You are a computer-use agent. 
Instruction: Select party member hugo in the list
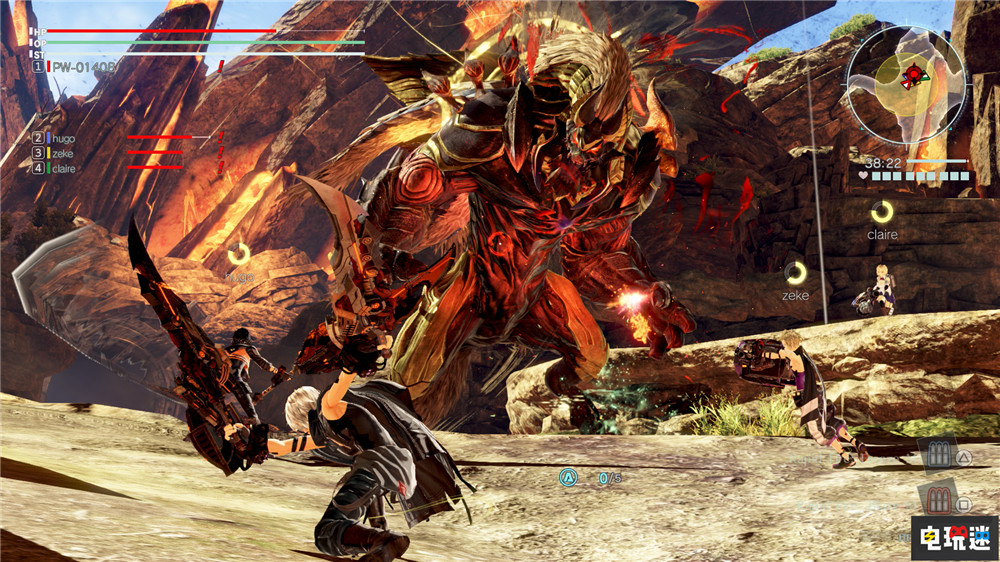pyautogui.click(x=62, y=138)
